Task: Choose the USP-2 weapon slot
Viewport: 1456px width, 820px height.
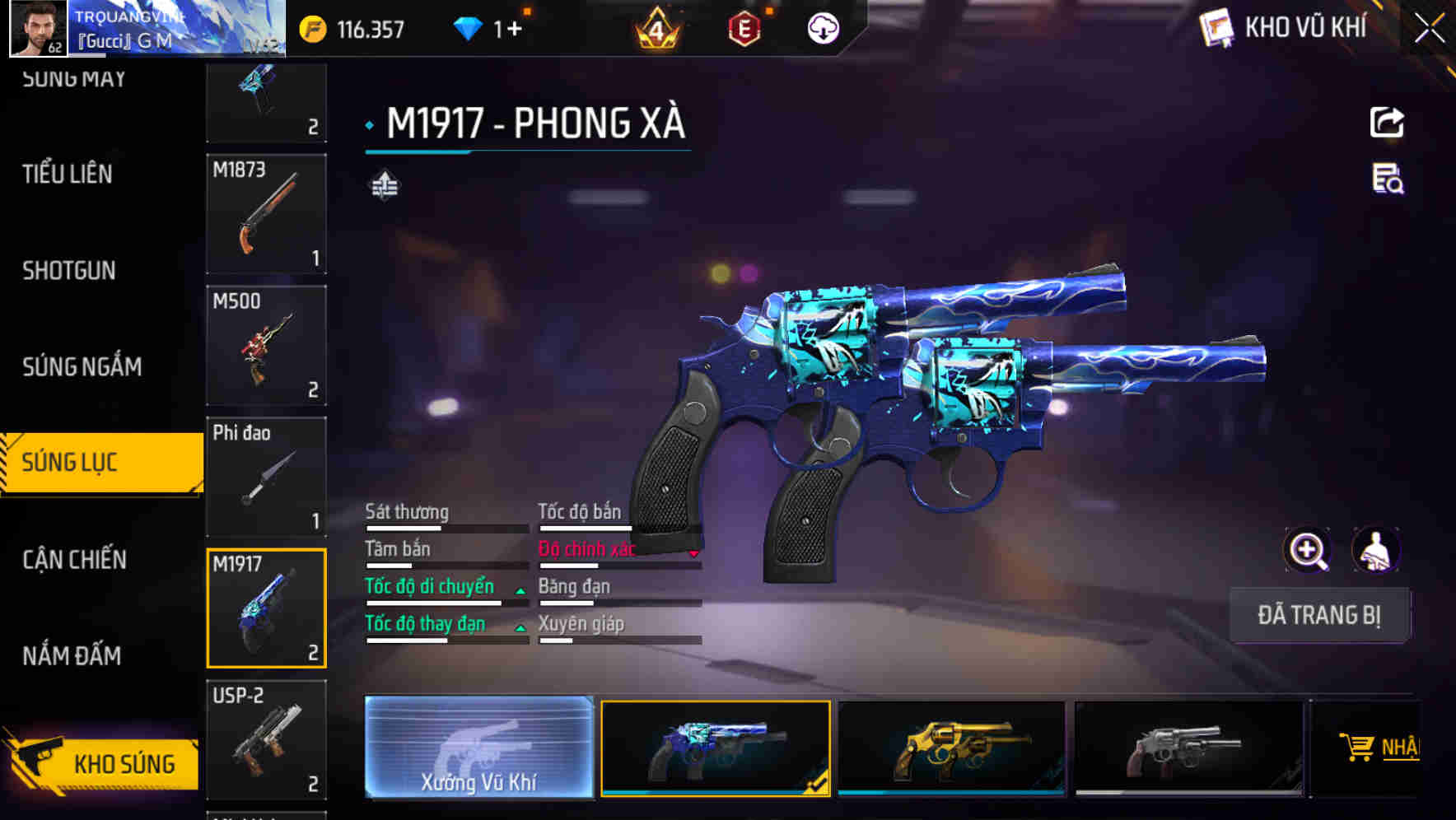Action: click(x=266, y=739)
